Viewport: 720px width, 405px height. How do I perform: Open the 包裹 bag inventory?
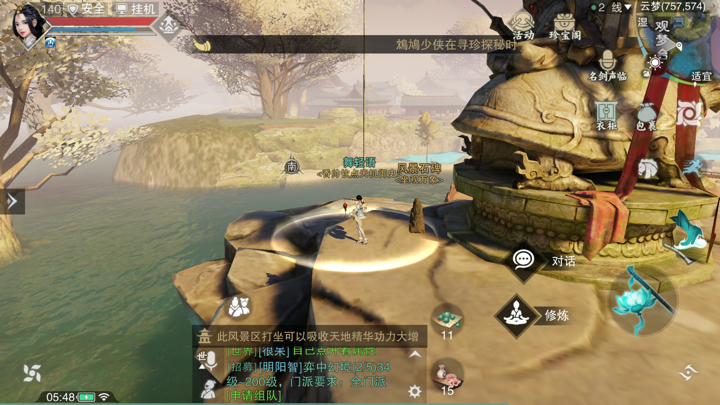pyautogui.click(x=647, y=116)
